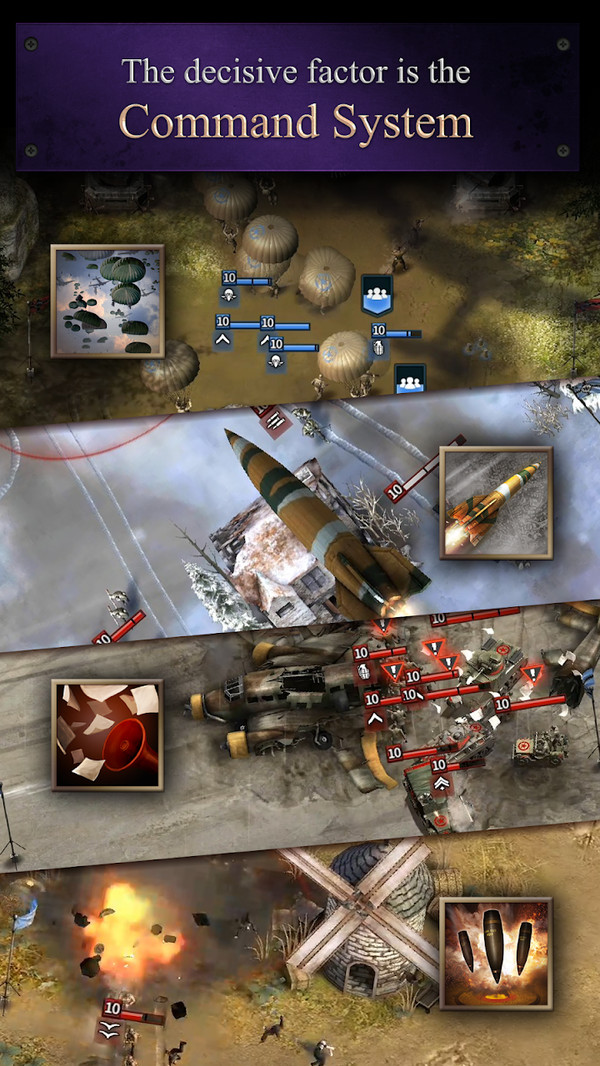Select the V2 rocket strike command
The width and height of the screenshot is (600, 1066).
(x=495, y=502)
